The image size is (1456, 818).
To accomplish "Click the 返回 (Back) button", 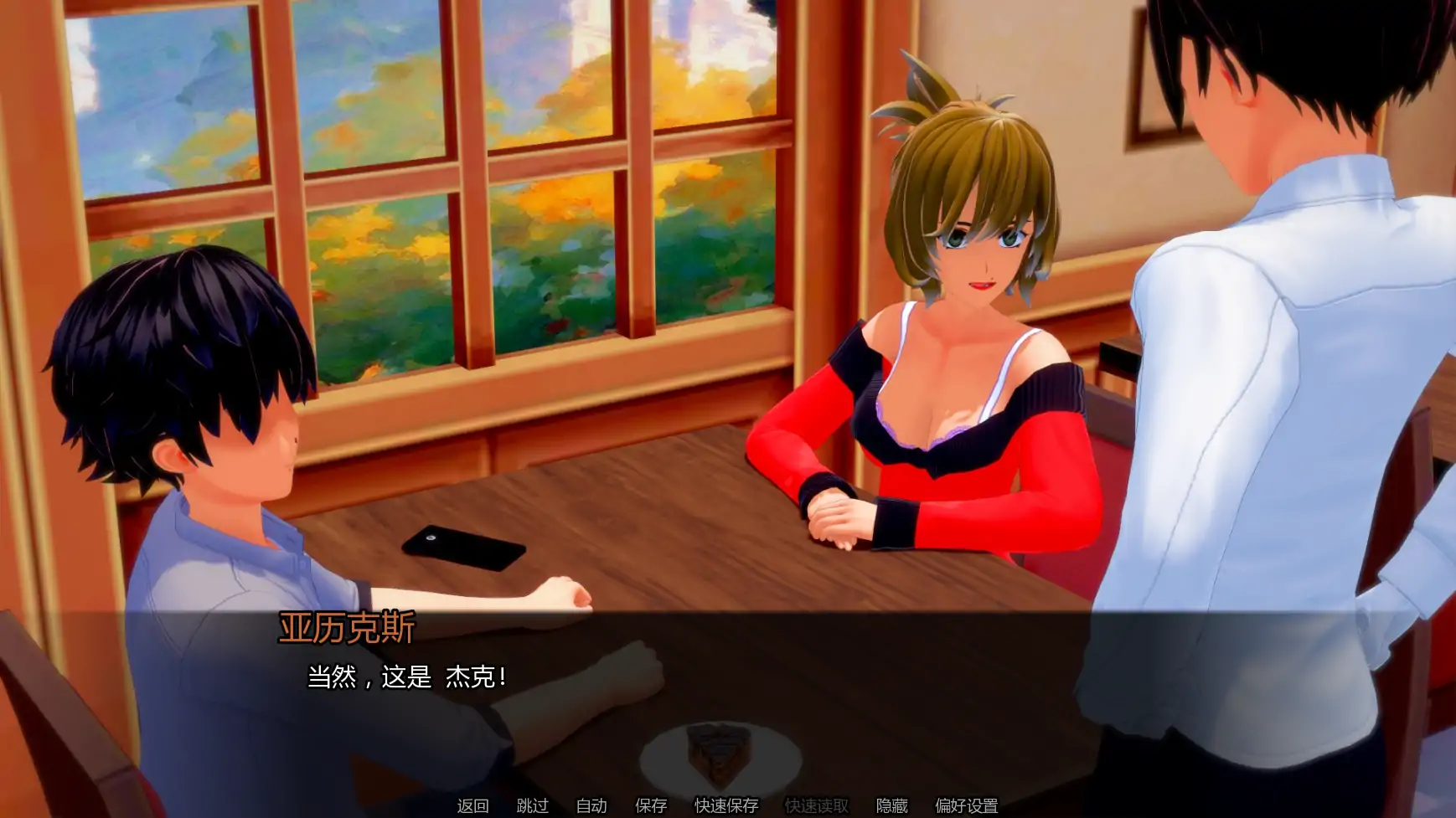I will click(x=472, y=806).
